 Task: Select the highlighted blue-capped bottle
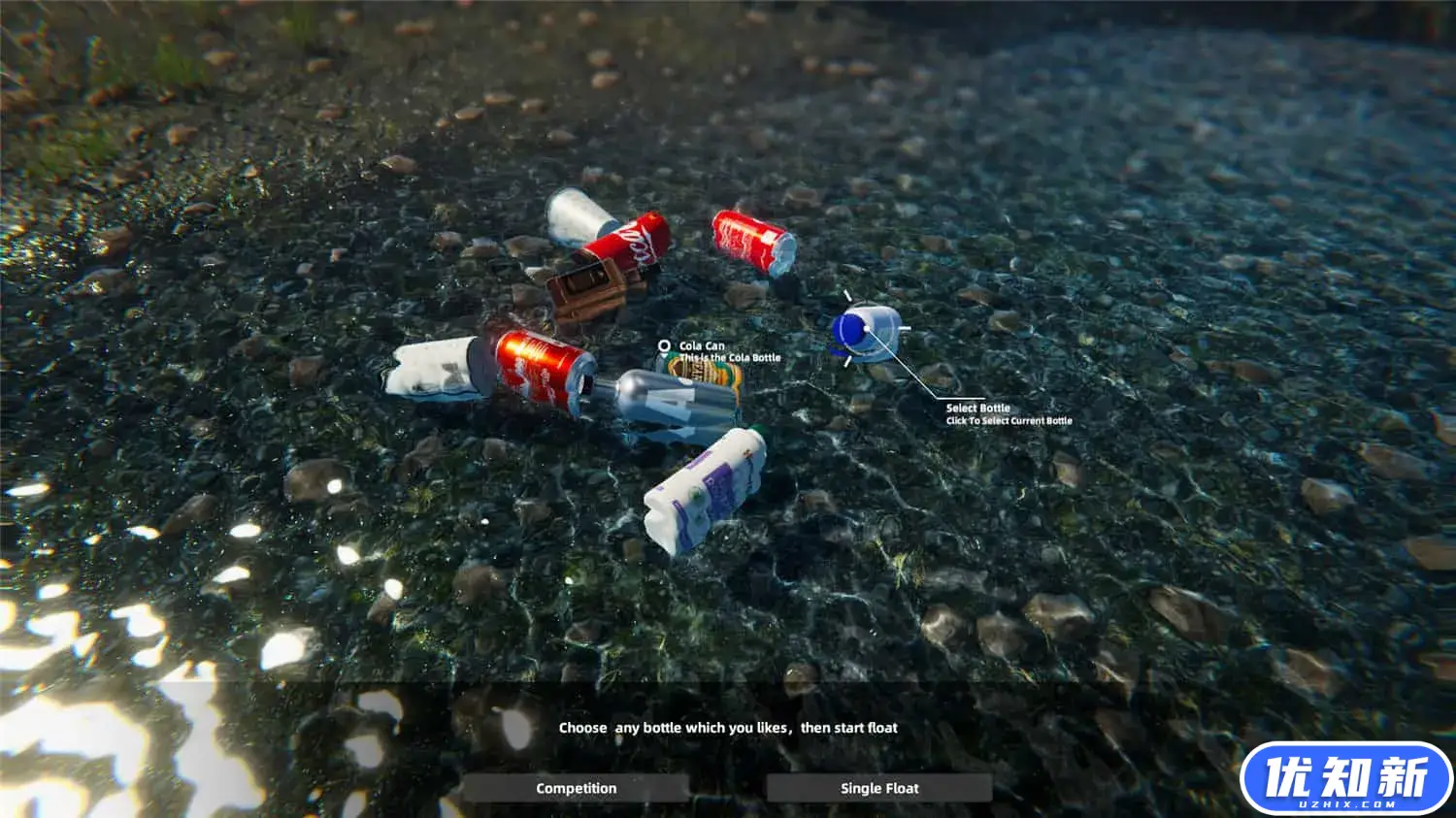(865, 331)
